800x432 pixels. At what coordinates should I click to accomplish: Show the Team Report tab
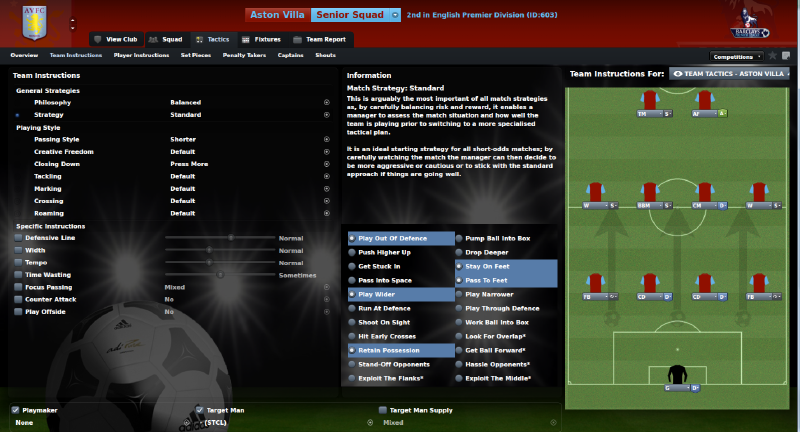point(325,39)
